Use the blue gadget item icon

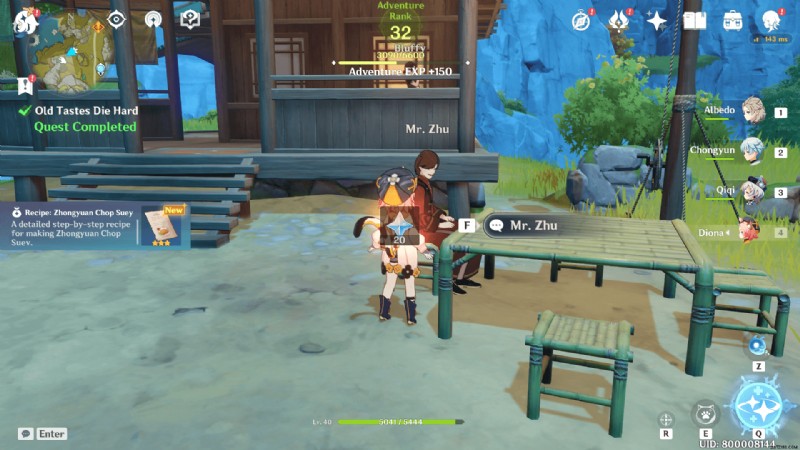point(757,346)
